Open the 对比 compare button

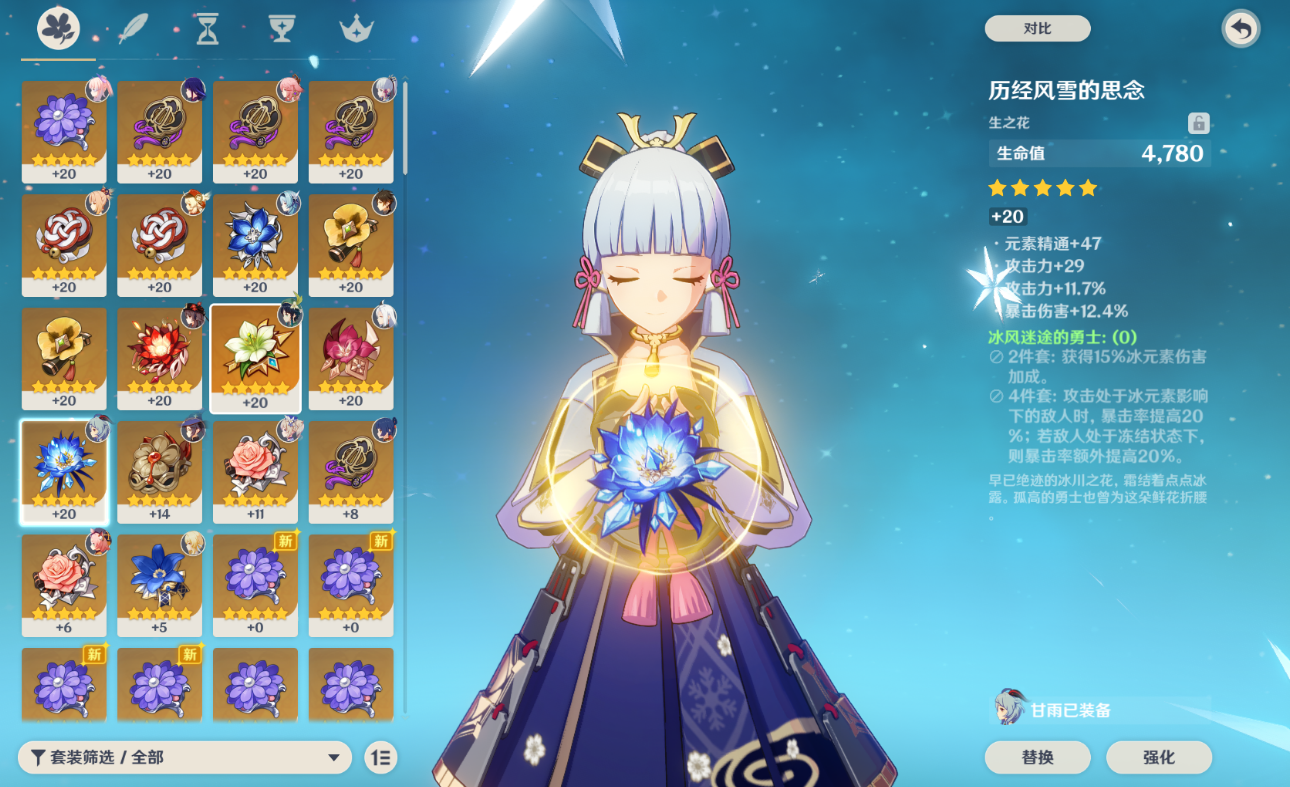coord(1037,29)
